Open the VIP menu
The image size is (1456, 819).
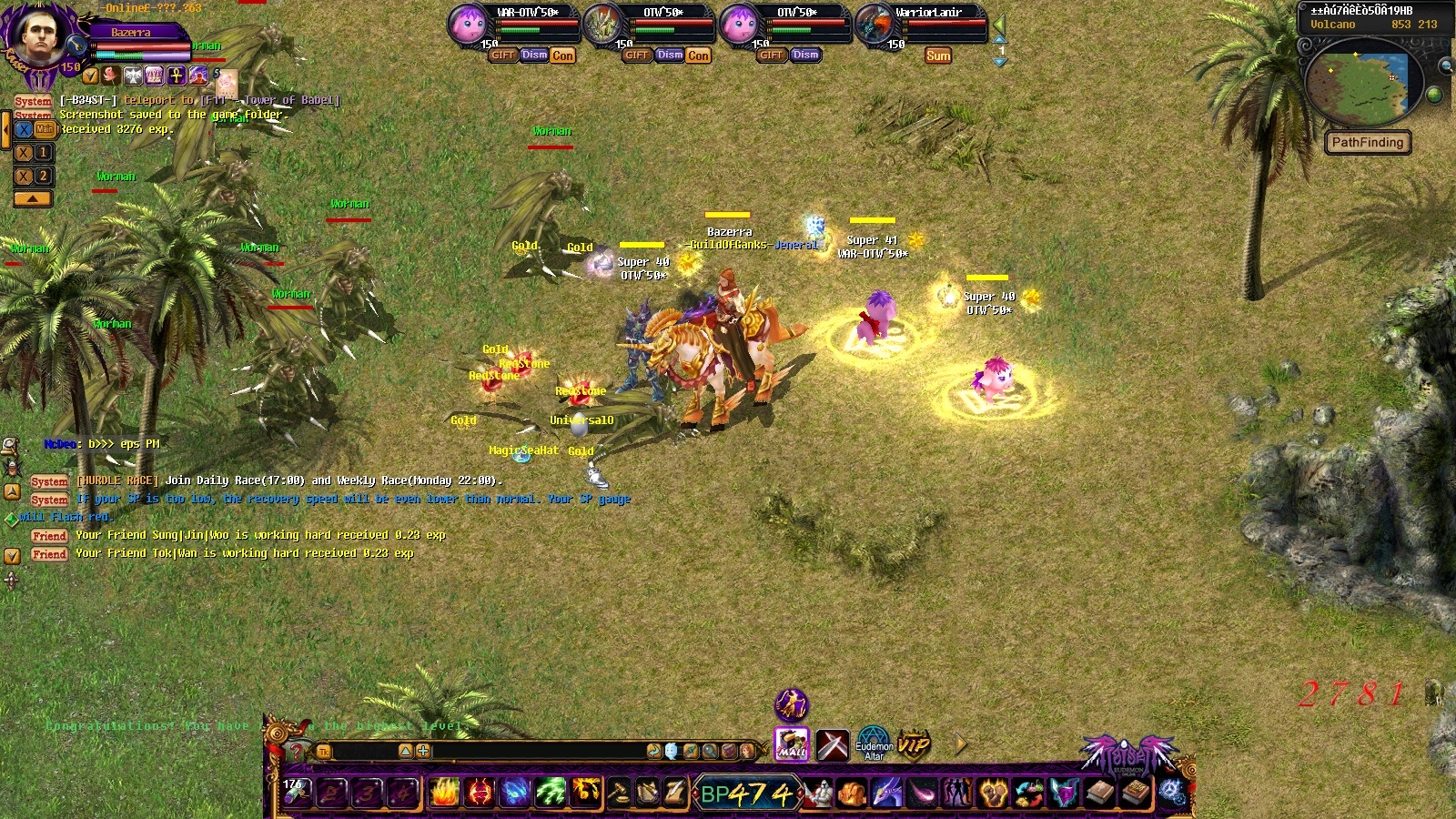pos(914,744)
